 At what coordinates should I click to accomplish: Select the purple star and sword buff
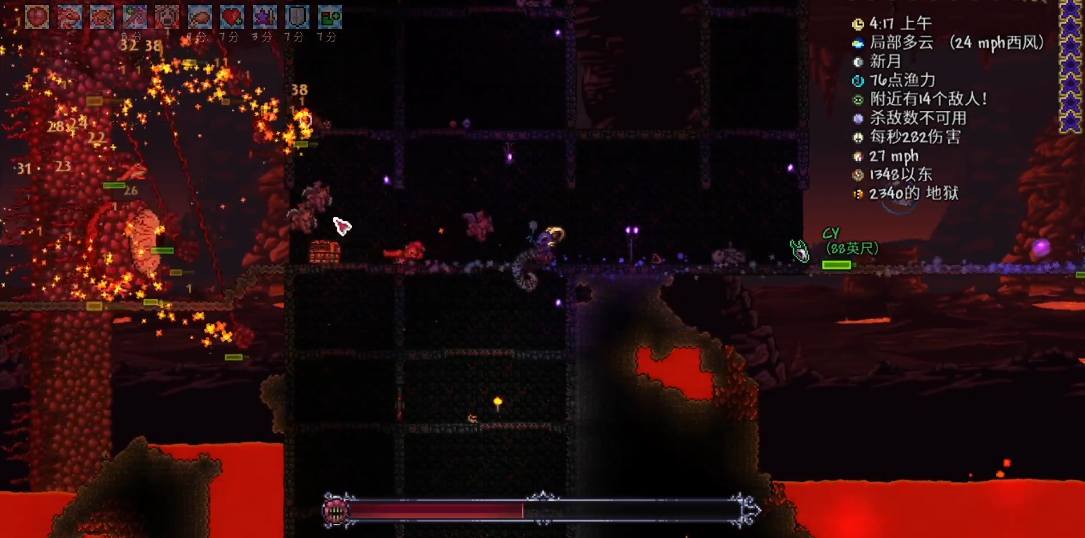pyautogui.click(x=264, y=16)
